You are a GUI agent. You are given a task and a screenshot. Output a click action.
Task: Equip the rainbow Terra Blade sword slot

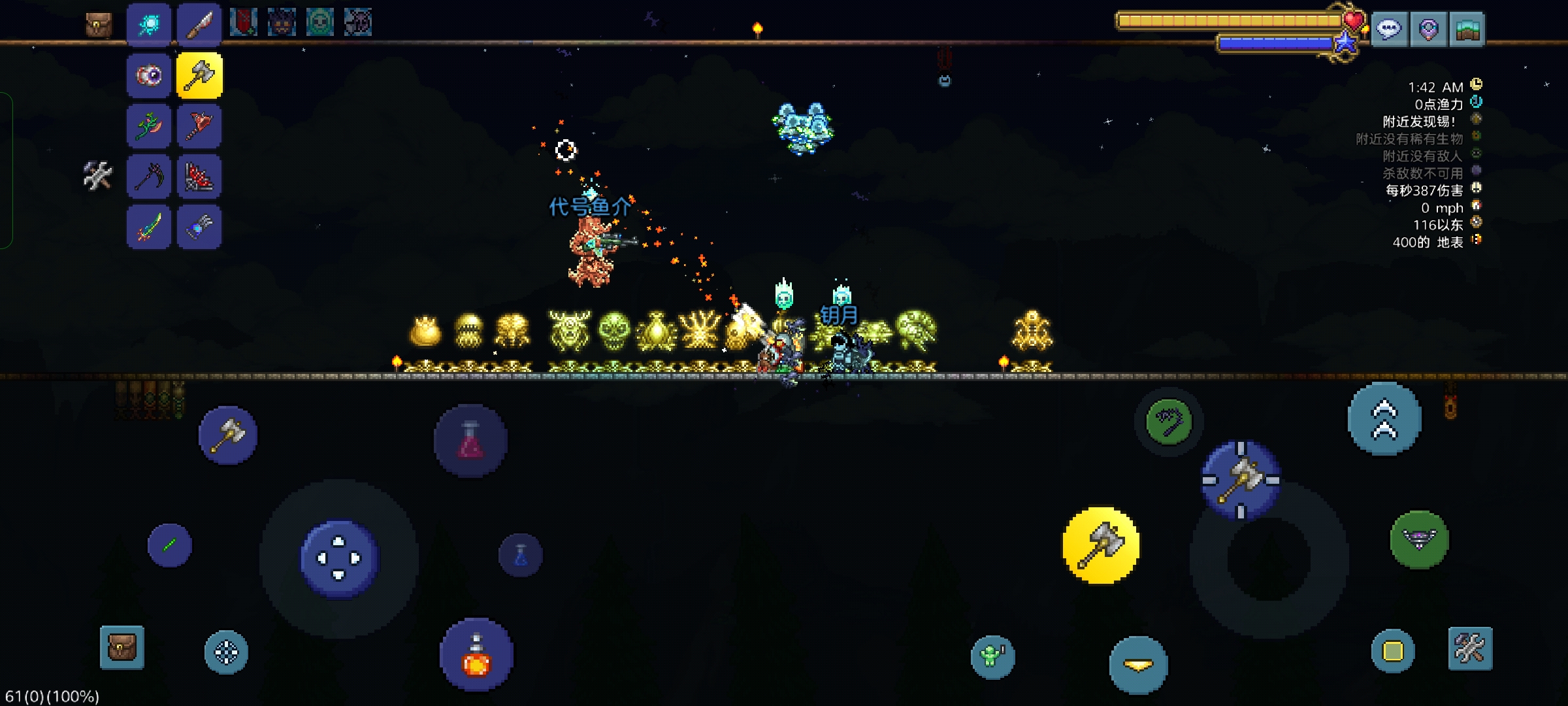(149, 227)
